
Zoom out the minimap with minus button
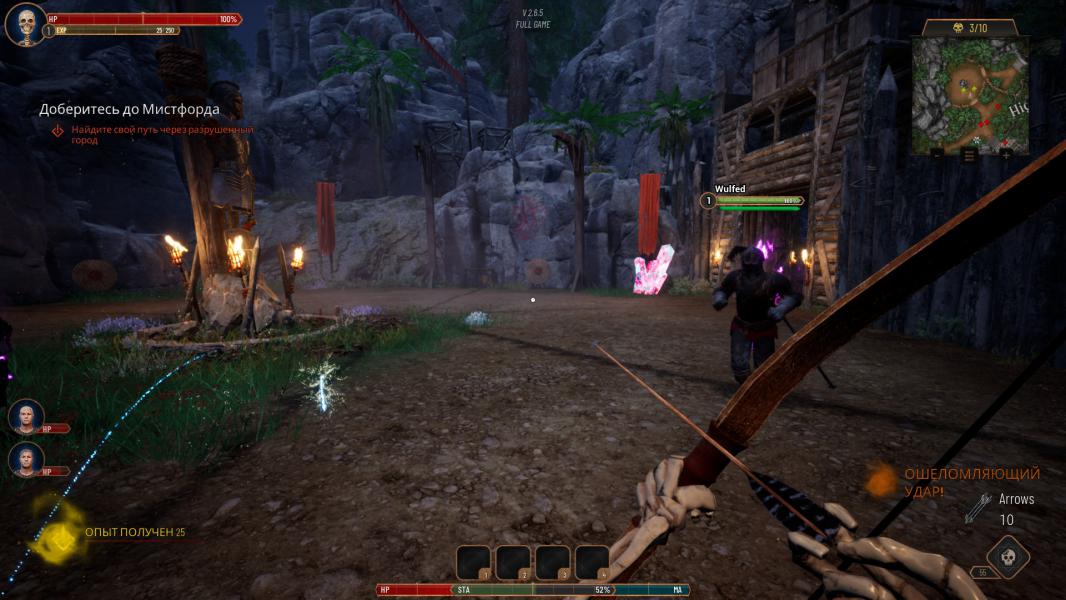click(x=936, y=155)
